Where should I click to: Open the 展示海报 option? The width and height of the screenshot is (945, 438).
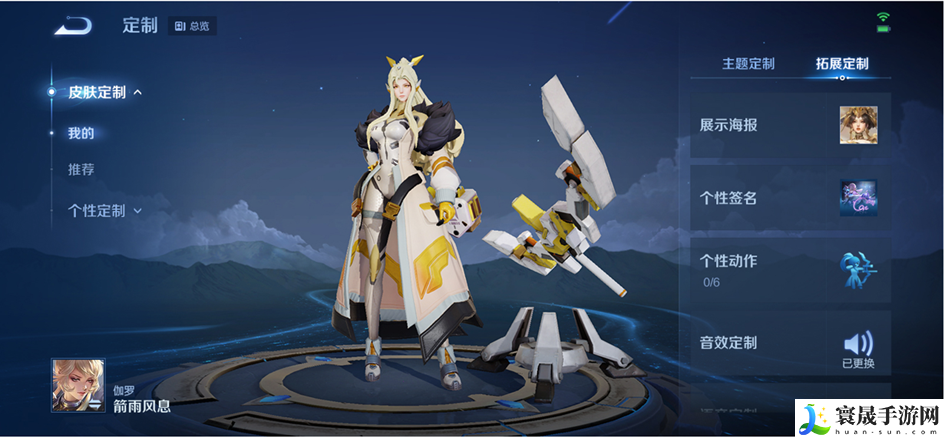tap(790, 125)
